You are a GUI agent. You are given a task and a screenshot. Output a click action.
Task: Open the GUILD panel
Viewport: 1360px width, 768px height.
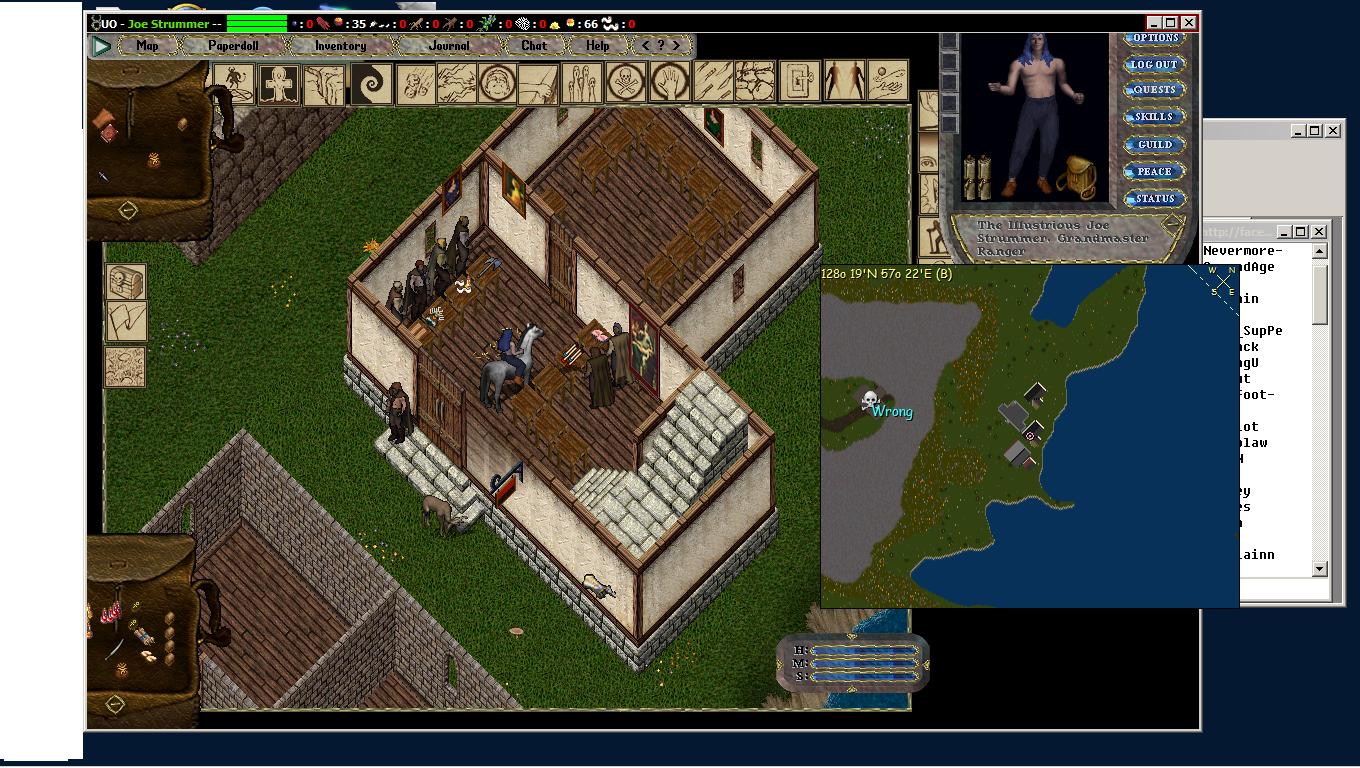point(1154,145)
